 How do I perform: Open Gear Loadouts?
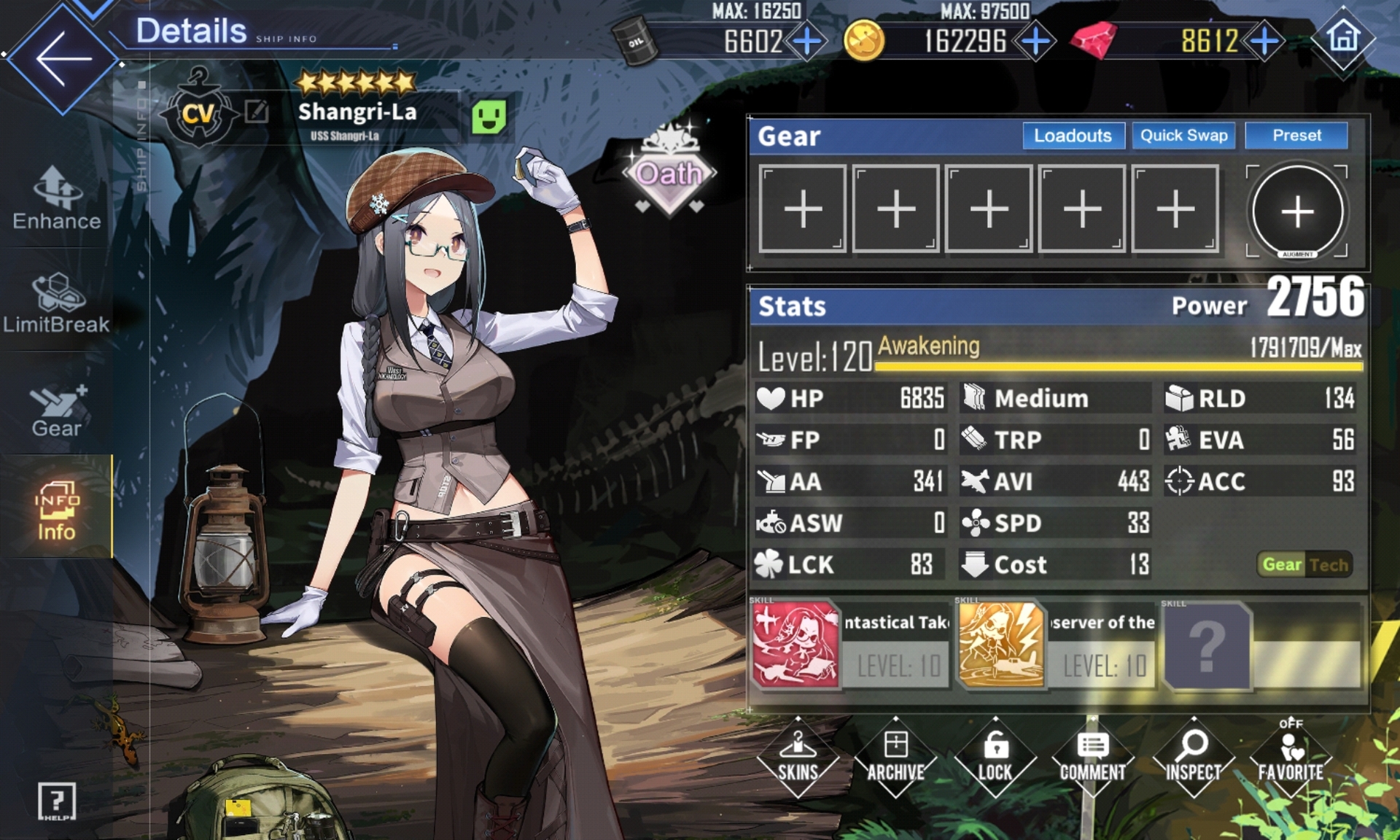click(1073, 136)
